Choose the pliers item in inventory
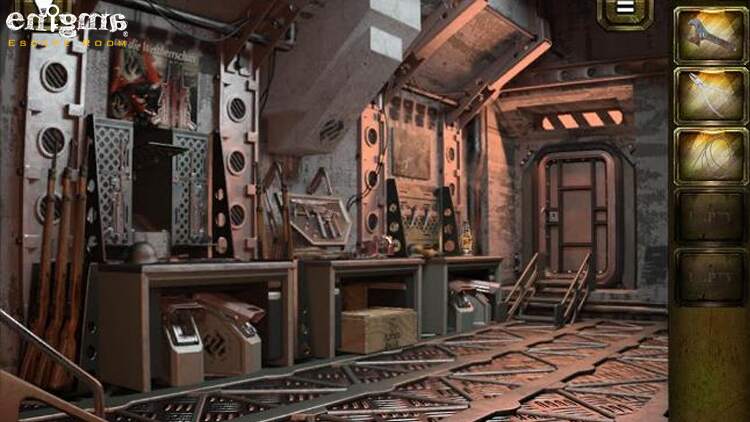 pyautogui.click(x=709, y=95)
